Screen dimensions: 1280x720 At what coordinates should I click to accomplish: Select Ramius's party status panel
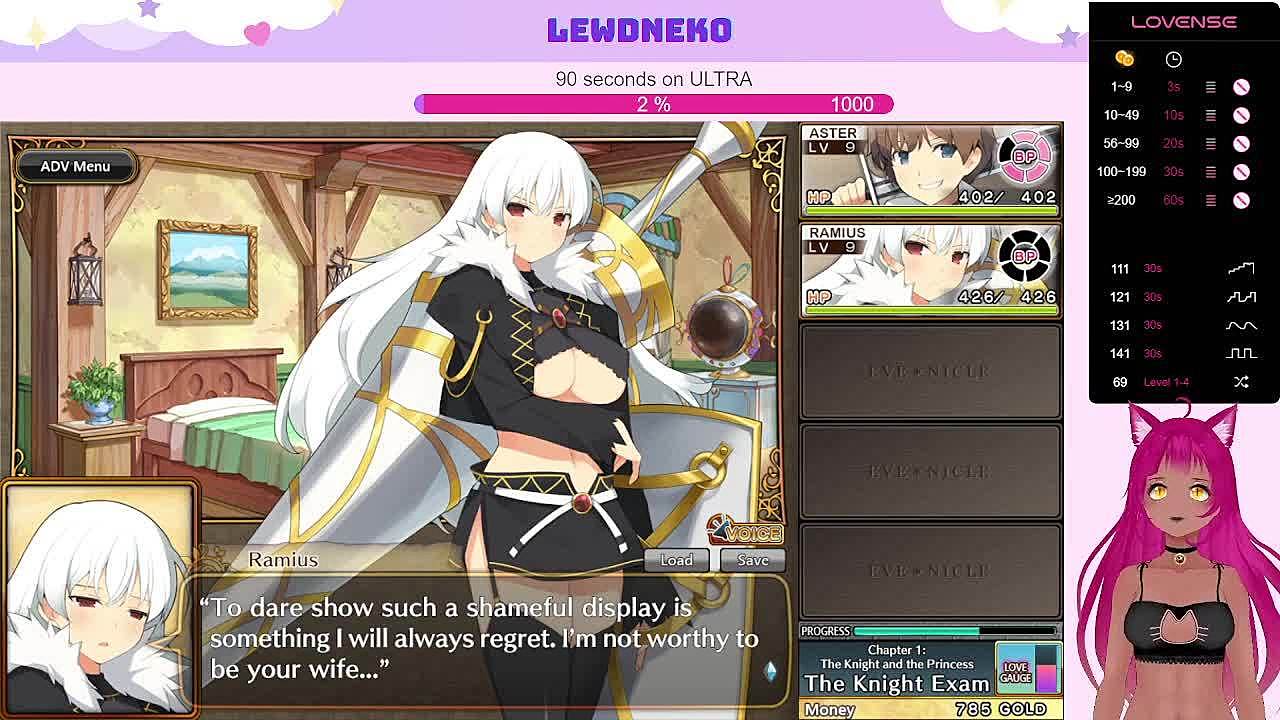coord(930,269)
